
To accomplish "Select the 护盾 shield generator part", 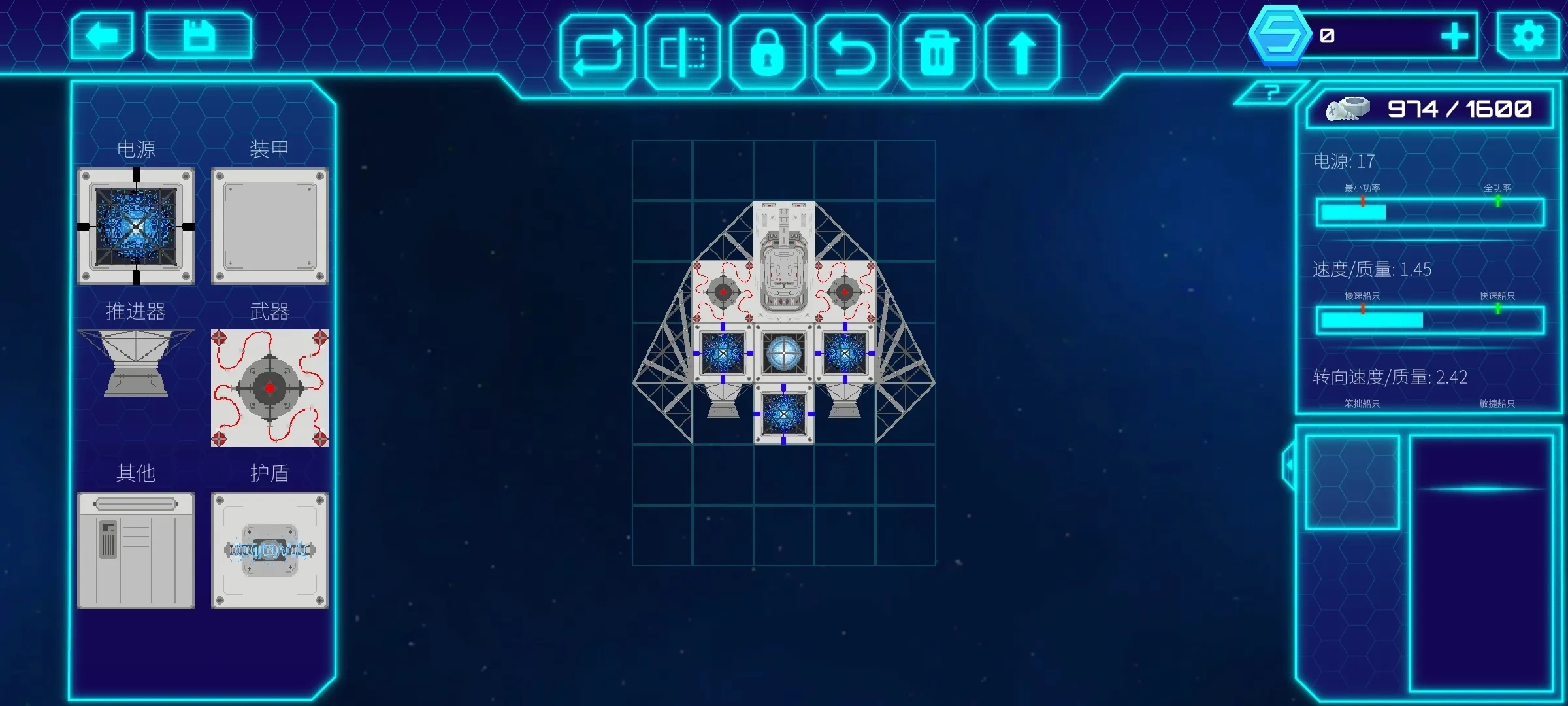I will pyautogui.click(x=269, y=551).
